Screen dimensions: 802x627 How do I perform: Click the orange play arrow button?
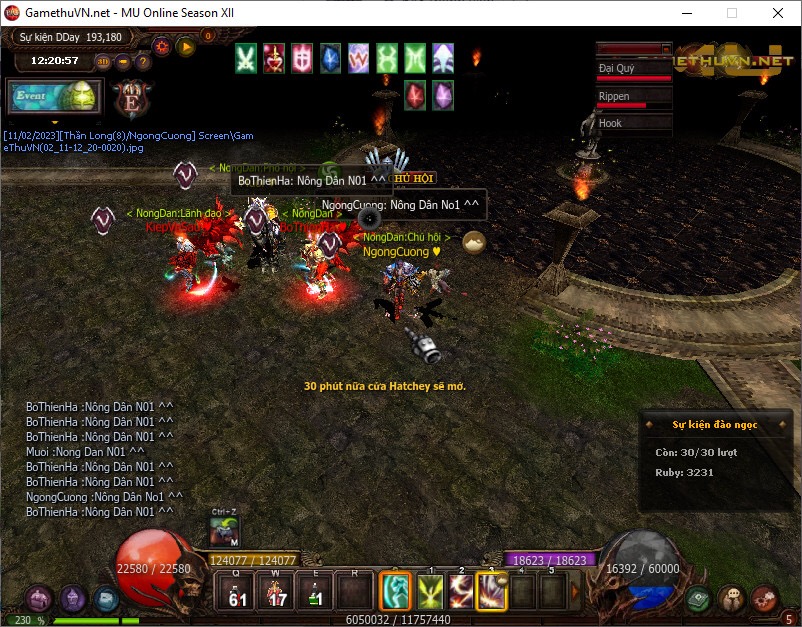[185, 45]
